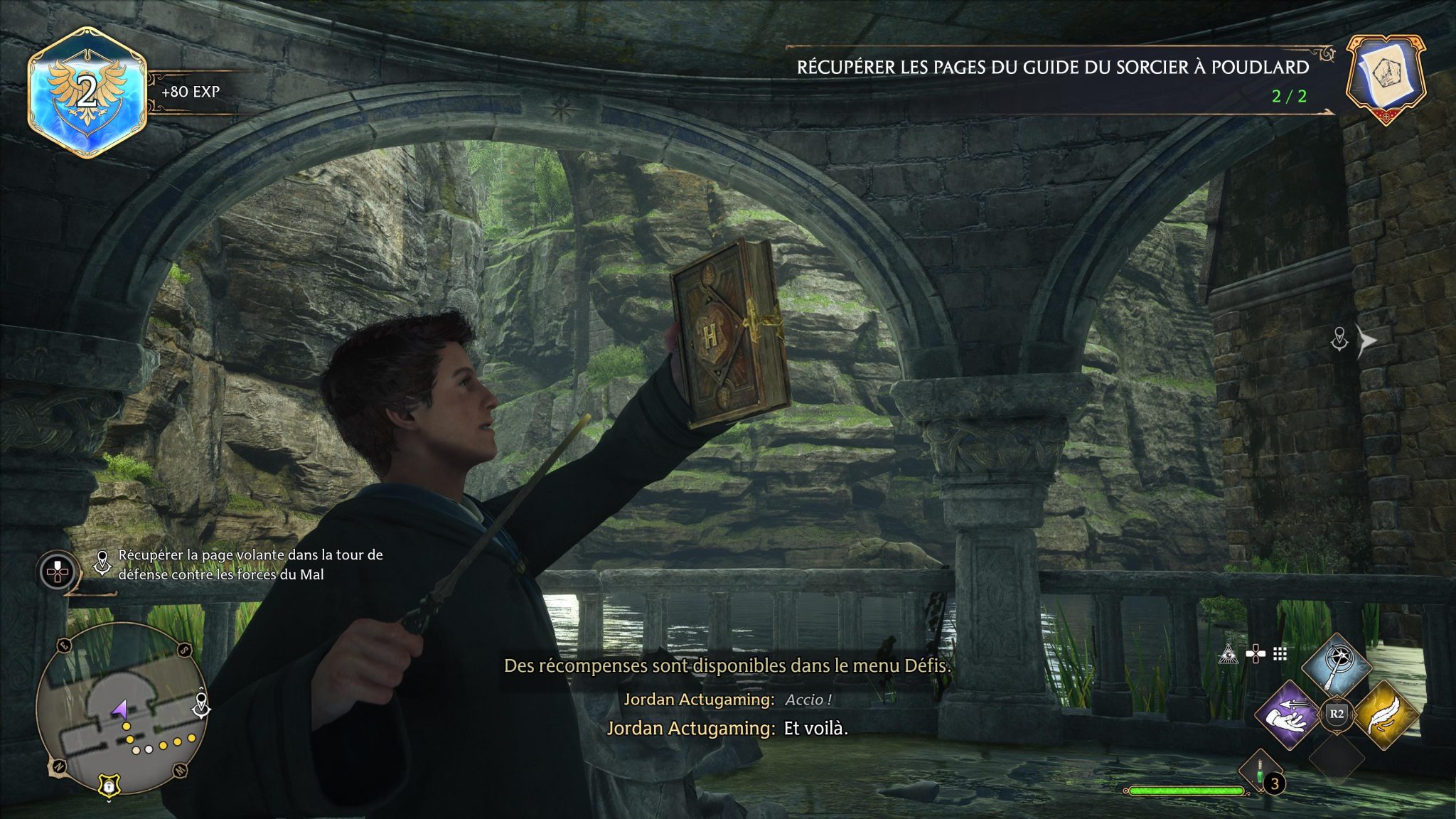Toggle the grid dots display indicator
Screen dimensions: 1456x819
pyautogui.click(x=1280, y=654)
